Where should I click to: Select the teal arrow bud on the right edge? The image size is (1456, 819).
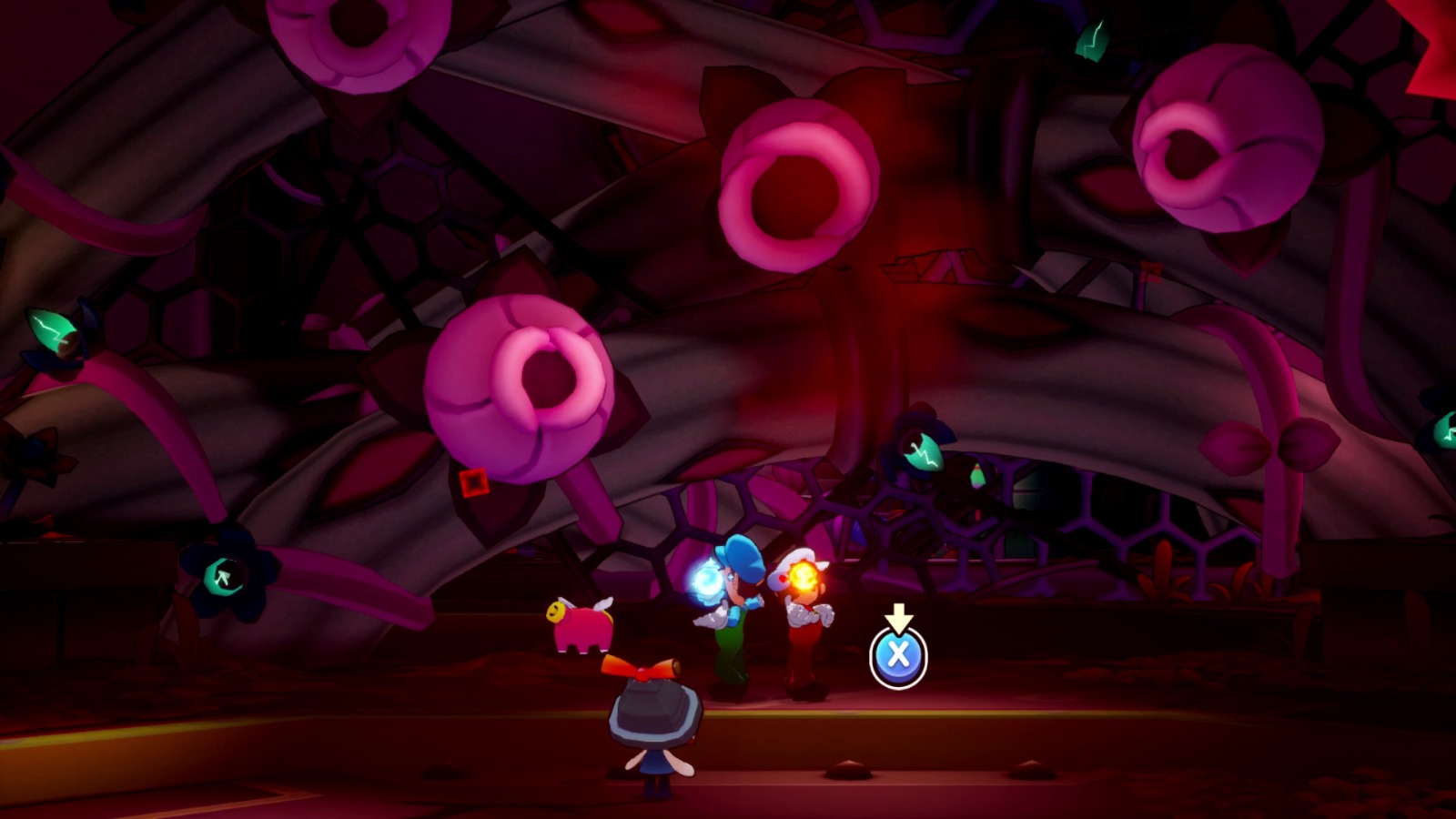point(1449,432)
